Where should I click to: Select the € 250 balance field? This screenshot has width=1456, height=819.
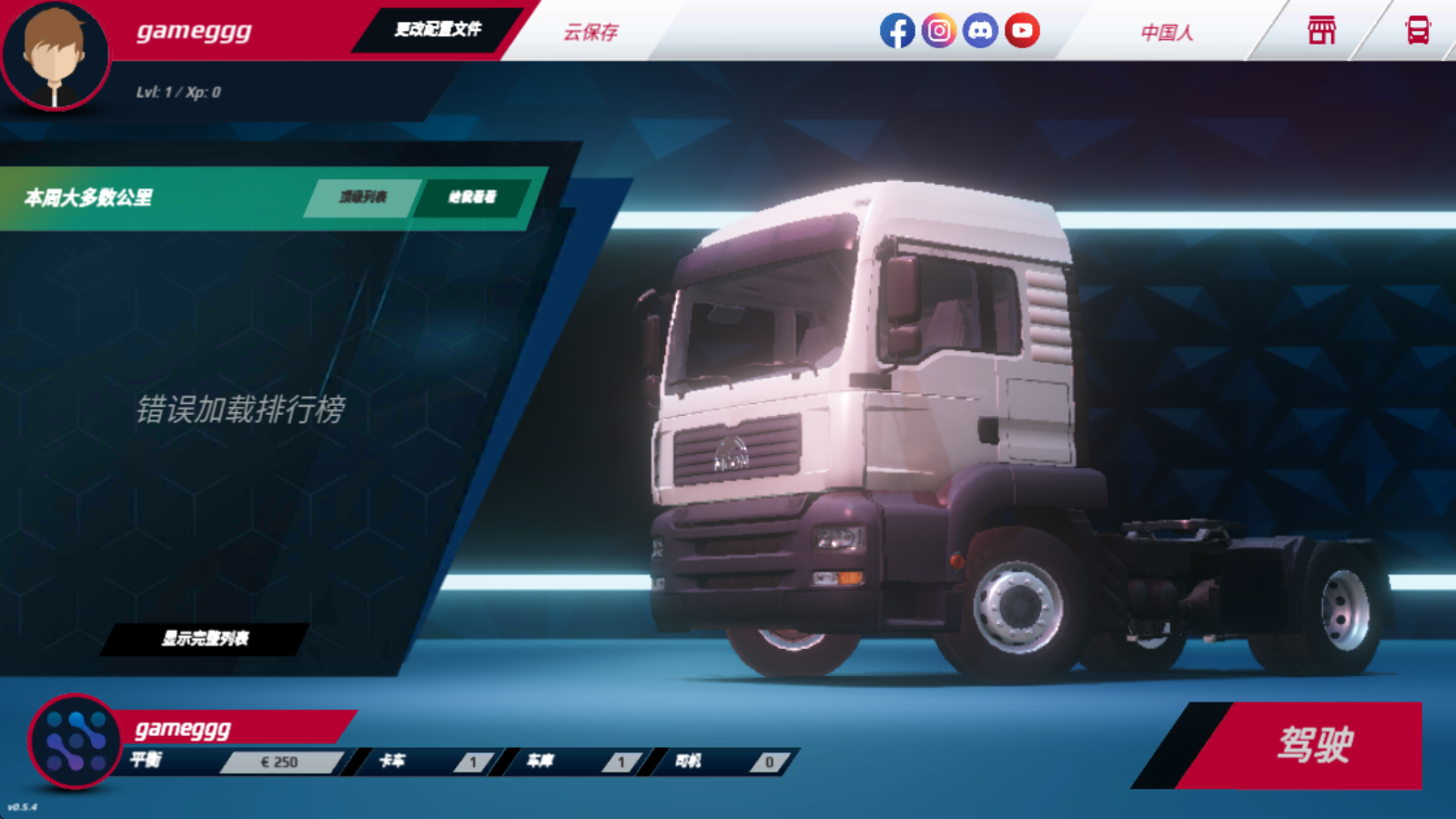[279, 763]
